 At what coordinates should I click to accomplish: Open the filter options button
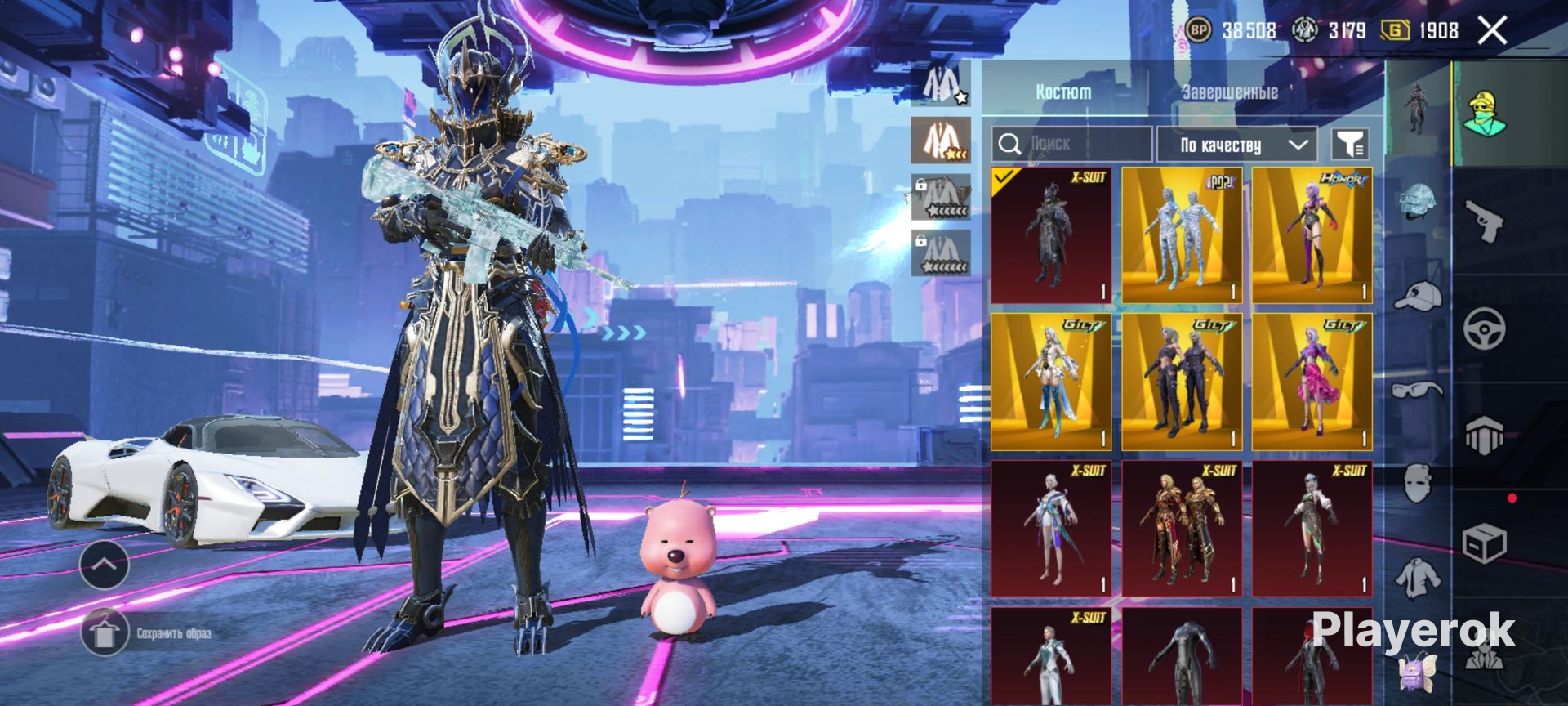click(1350, 145)
